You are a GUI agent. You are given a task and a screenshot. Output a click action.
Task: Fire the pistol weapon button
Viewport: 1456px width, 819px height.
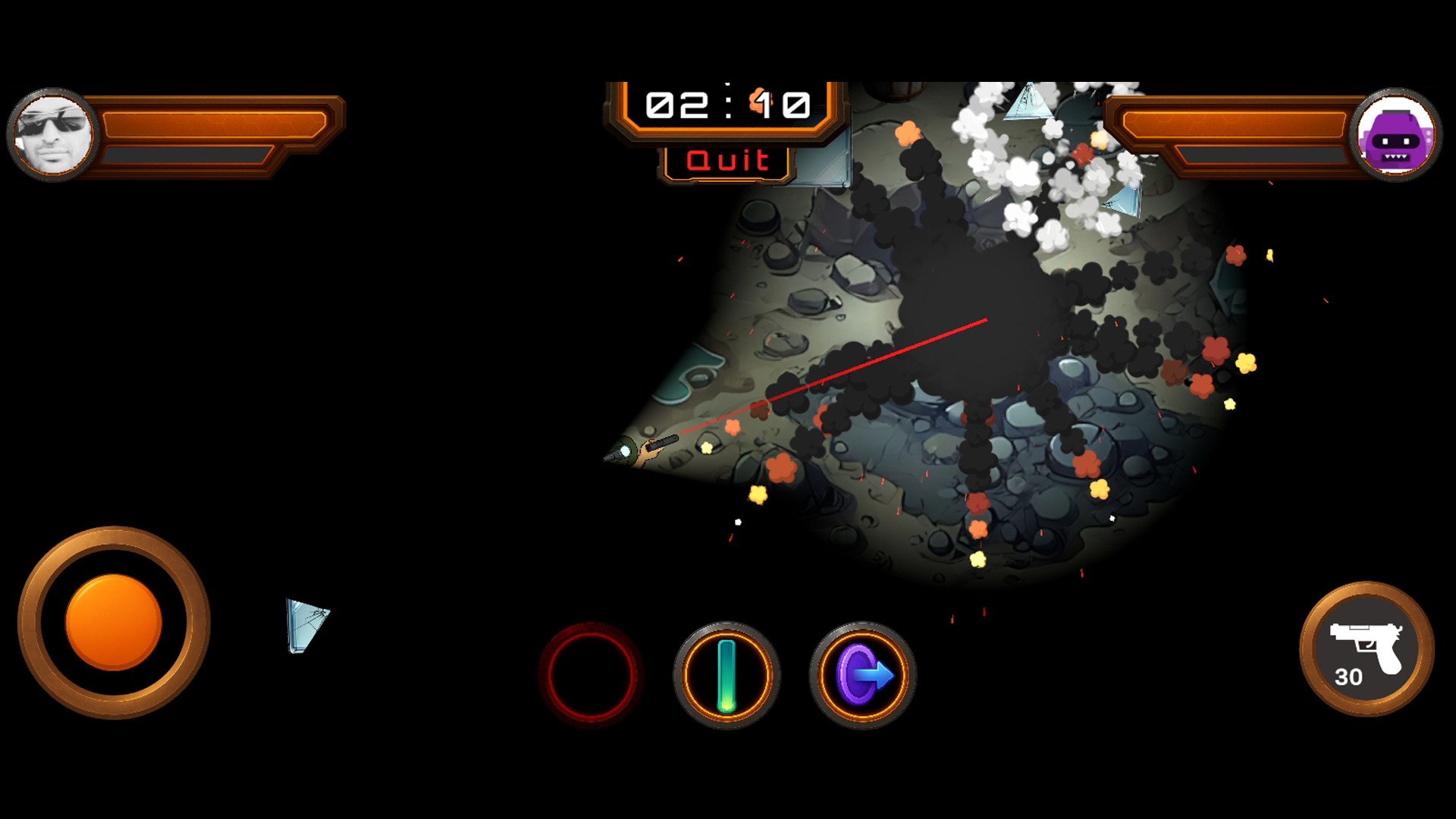[1367, 649]
